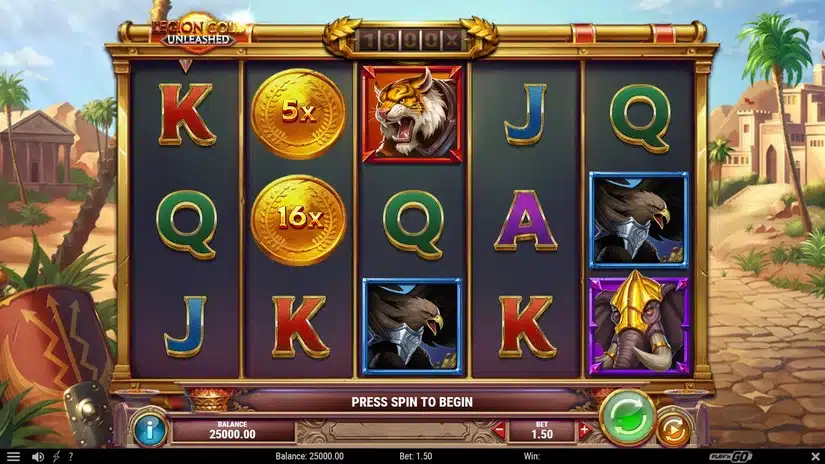Viewport: 825px width, 464px height.
Task: Open the question mark help
Action: coord(70,457)
